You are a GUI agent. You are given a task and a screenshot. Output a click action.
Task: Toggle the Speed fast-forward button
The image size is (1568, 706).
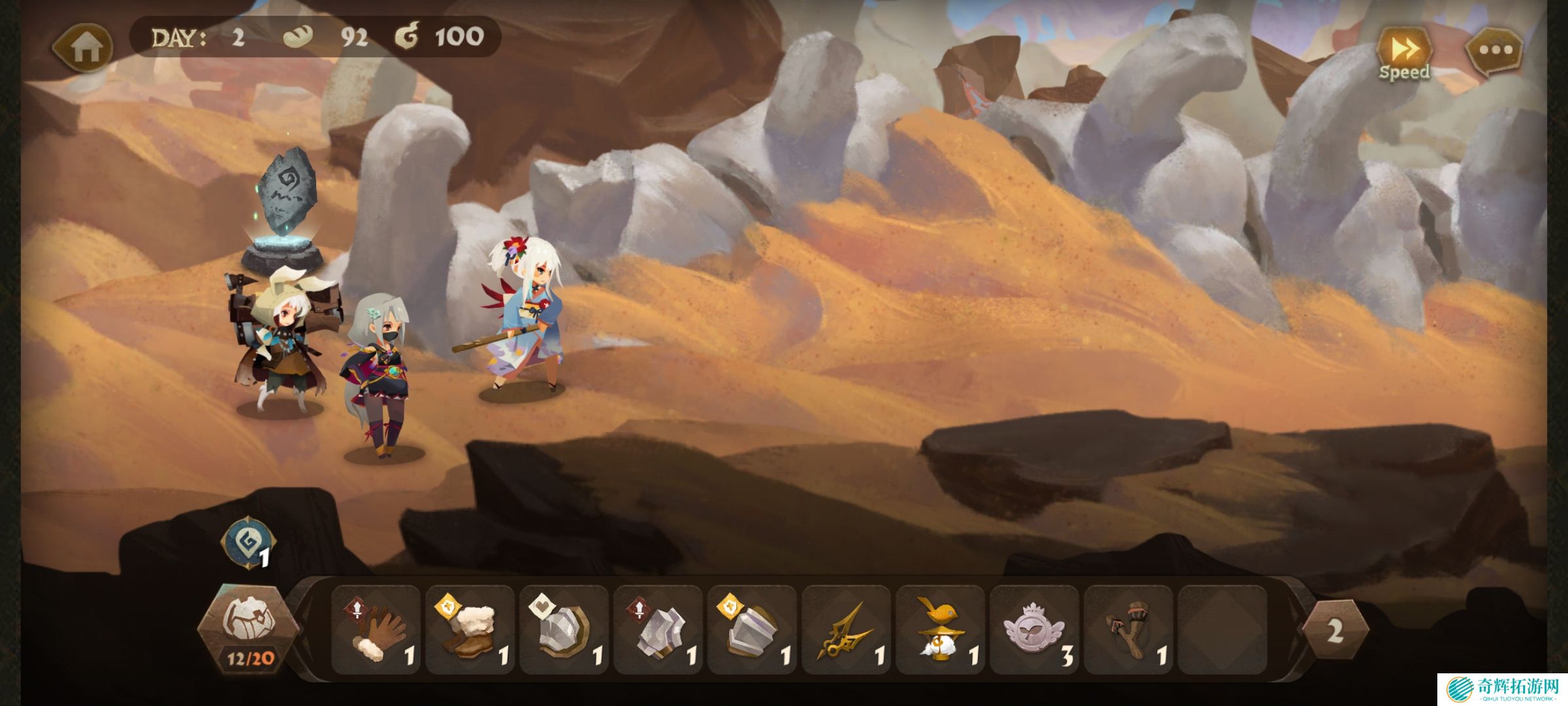point(1403,54)
